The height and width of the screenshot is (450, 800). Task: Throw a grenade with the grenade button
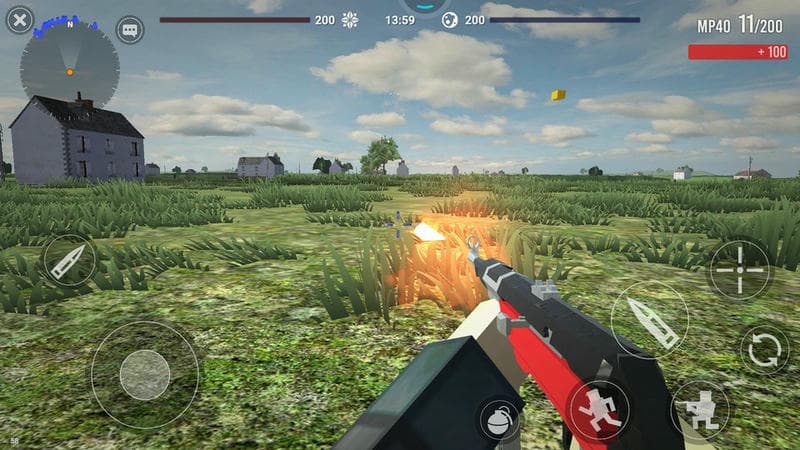(x=499, y=419)
